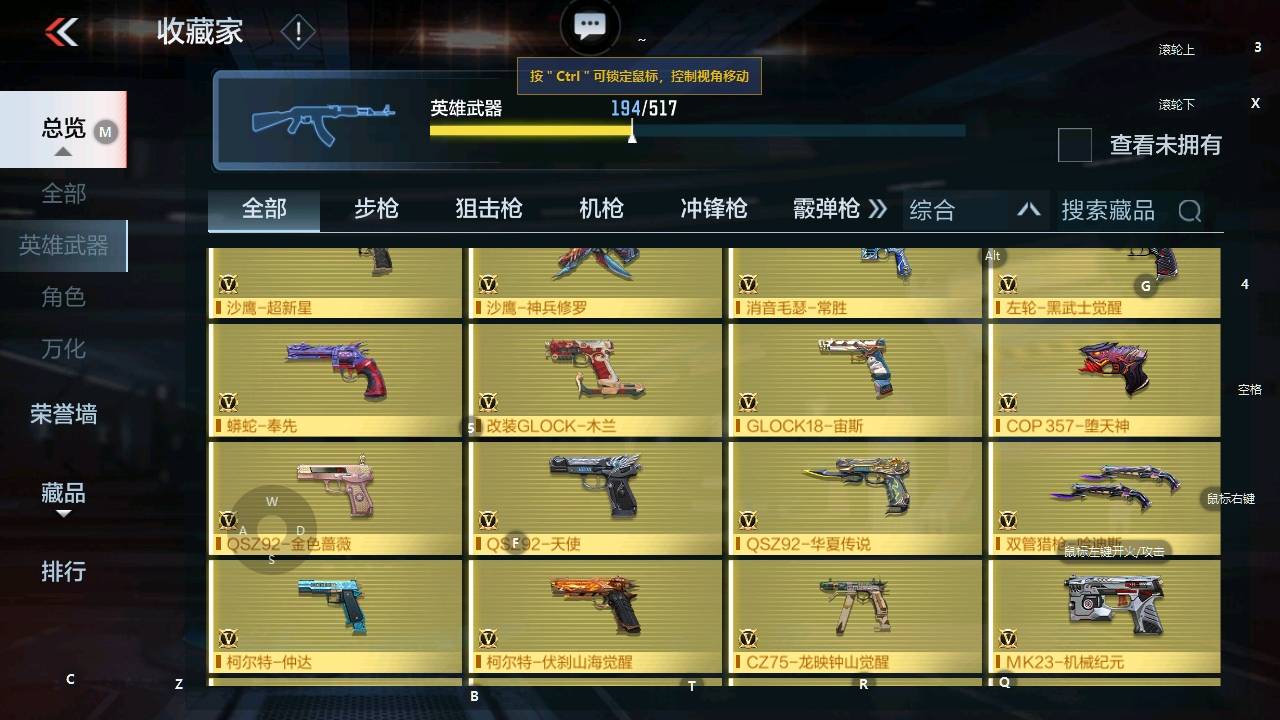Open 万化 from the sidebar menu
The image size is (1280, 720).
(62, 349)
